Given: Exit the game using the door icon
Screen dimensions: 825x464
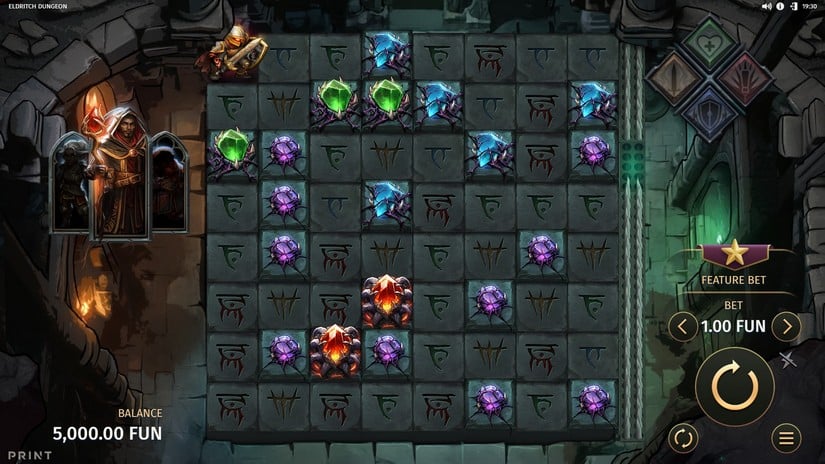Looking at the screenshot, I should point(793,6).
